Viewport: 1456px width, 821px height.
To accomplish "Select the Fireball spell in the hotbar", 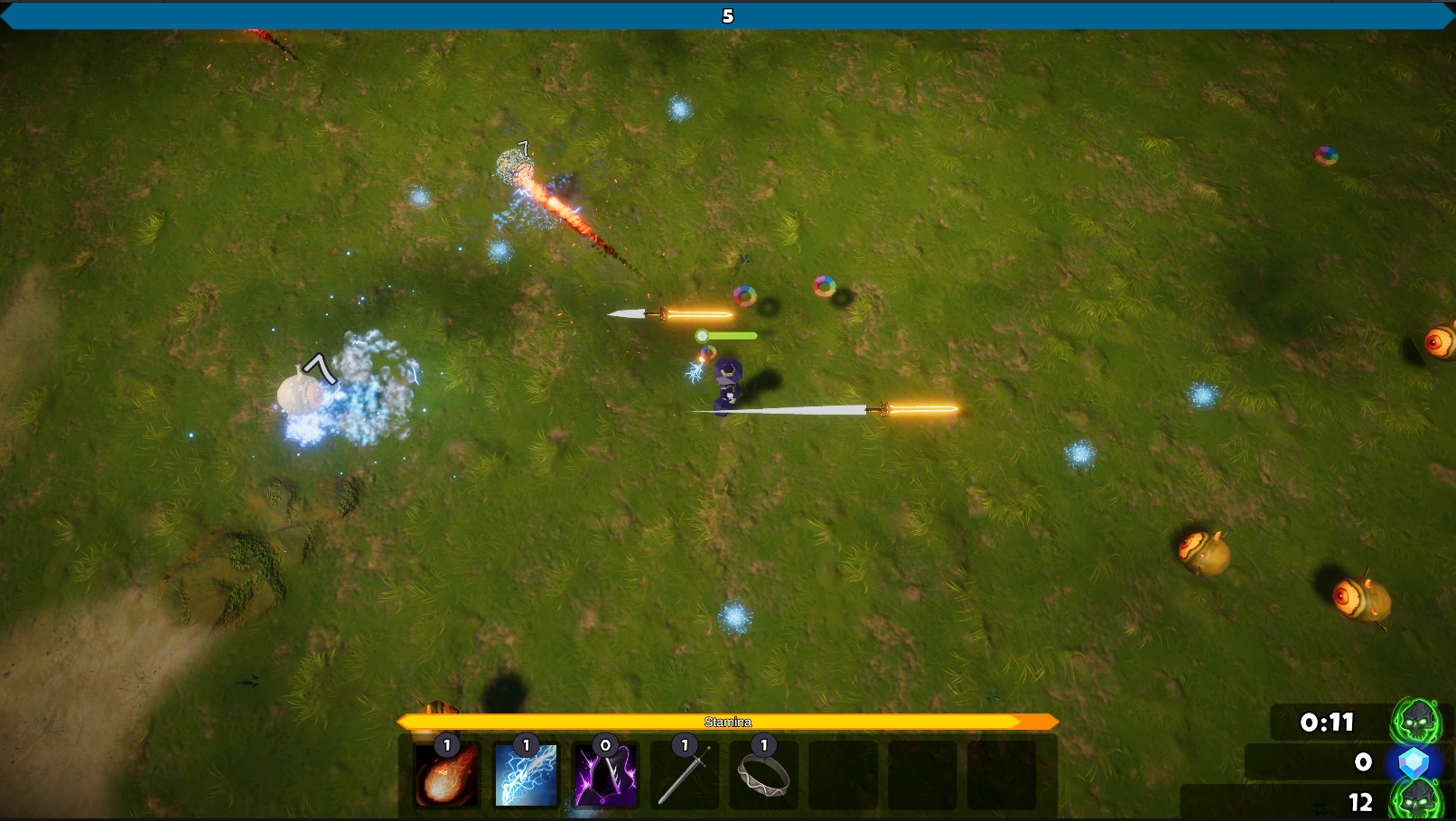I will click(445, 775).
